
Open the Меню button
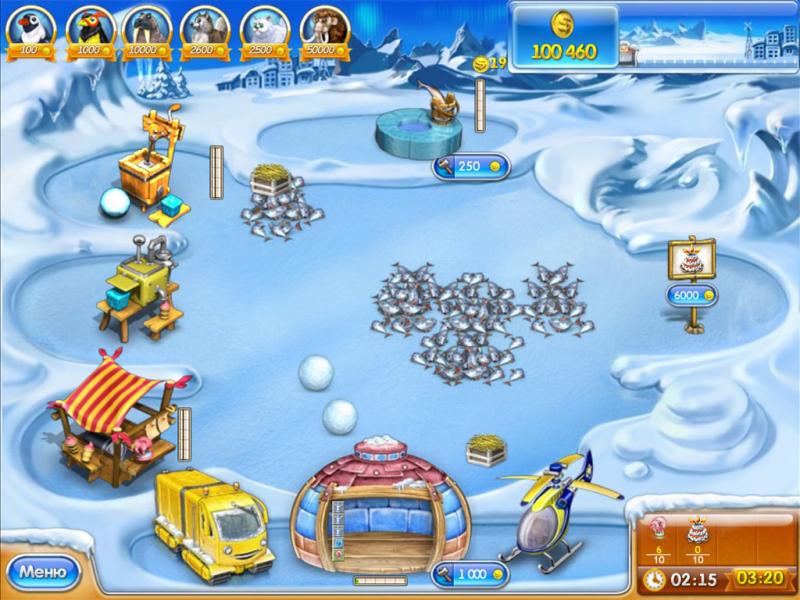[x=43, y=573]
